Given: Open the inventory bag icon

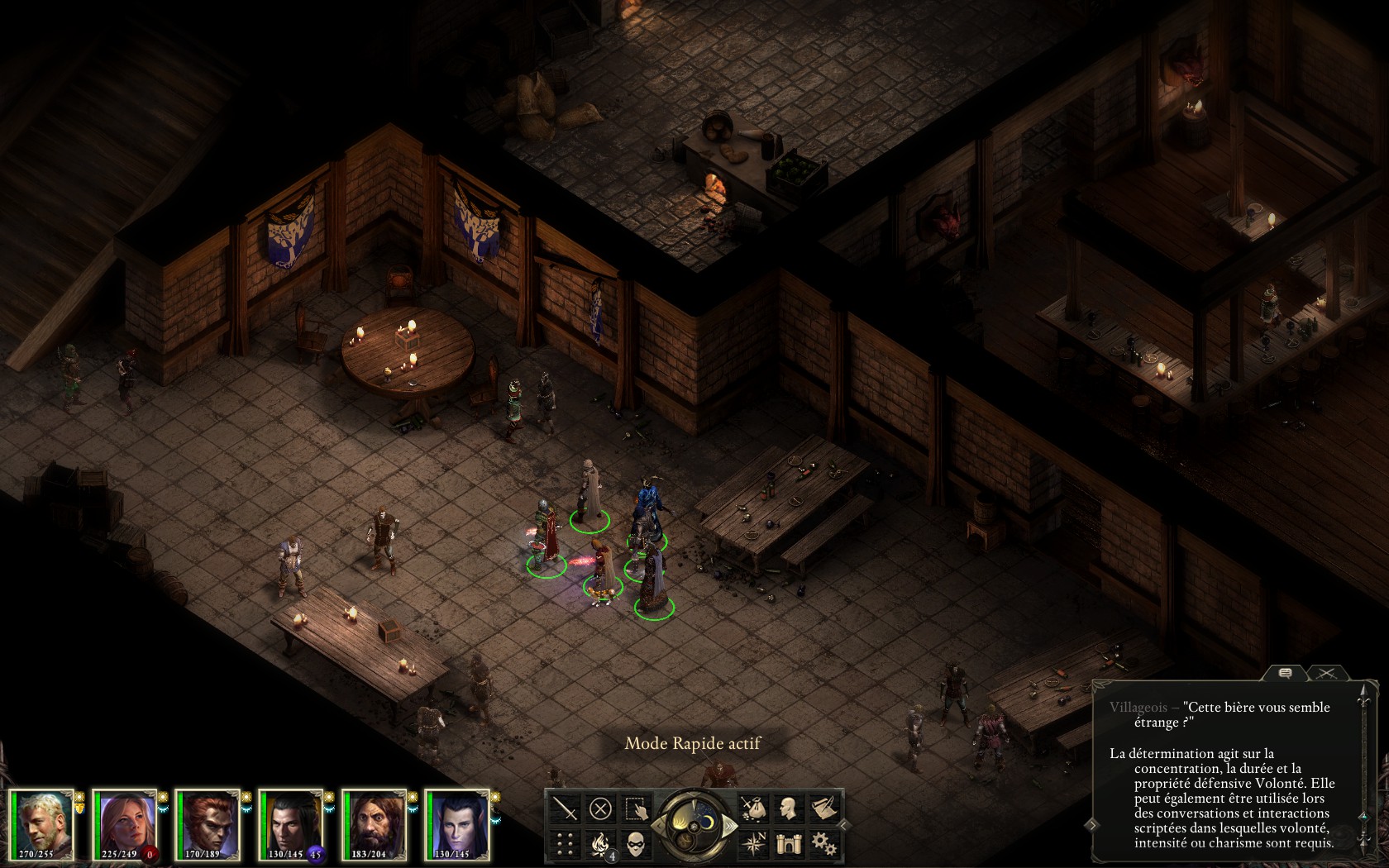Looking at the screenshot, I should 753,808.
